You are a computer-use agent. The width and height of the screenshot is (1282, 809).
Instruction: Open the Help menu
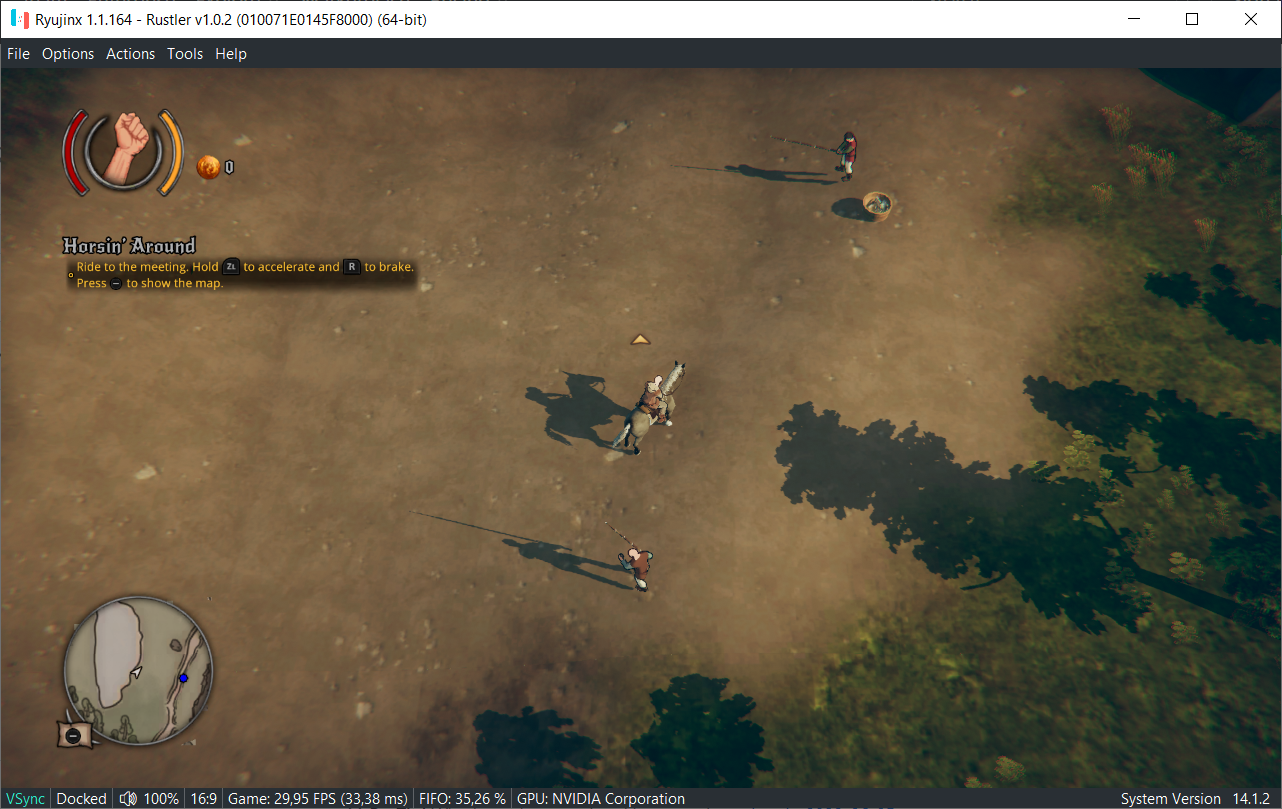coord(230,54)
